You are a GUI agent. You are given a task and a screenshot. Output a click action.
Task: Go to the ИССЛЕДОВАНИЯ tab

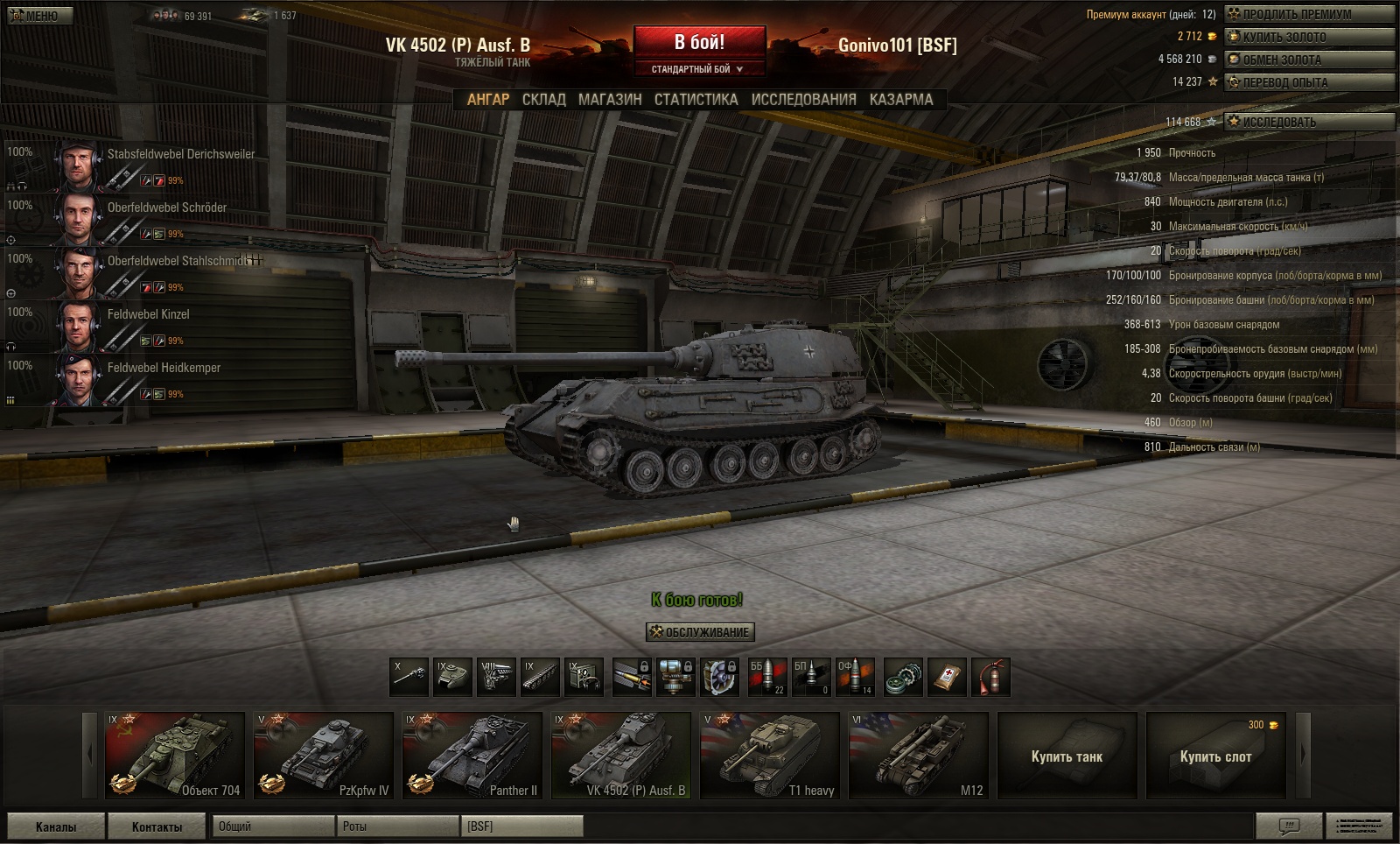[803, 100]
